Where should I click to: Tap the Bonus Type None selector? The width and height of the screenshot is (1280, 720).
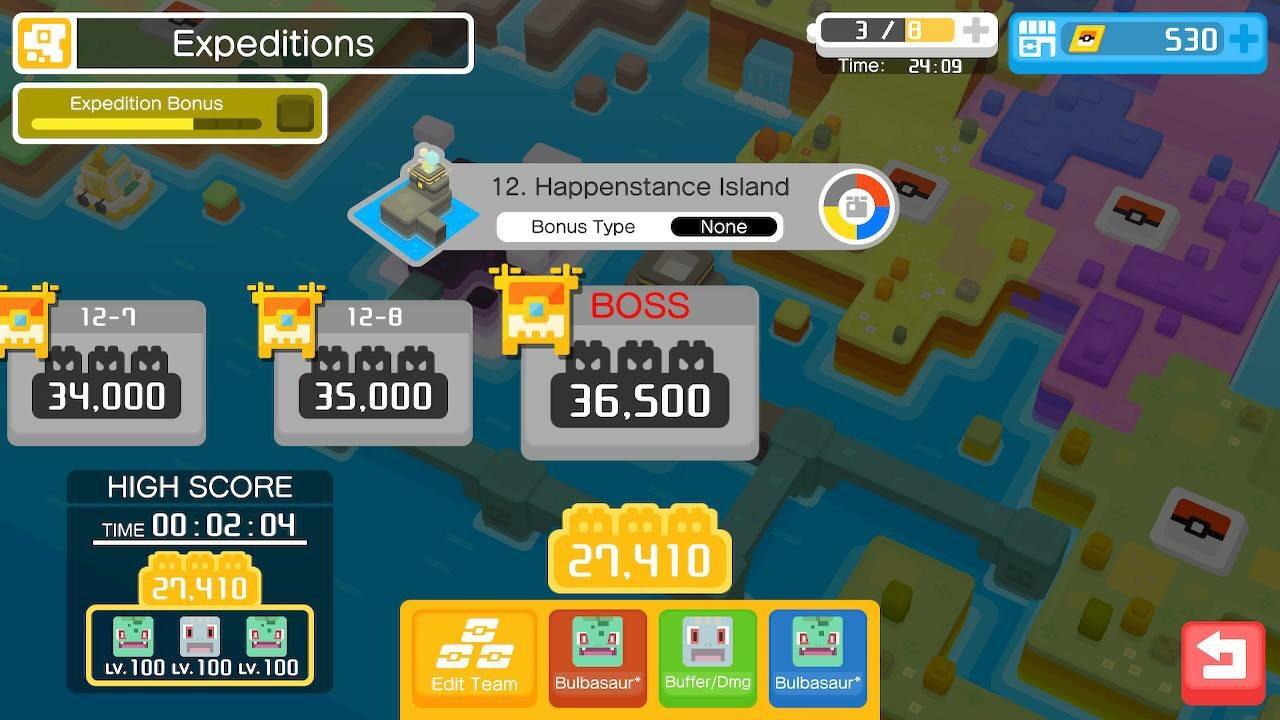pos(724,227)
